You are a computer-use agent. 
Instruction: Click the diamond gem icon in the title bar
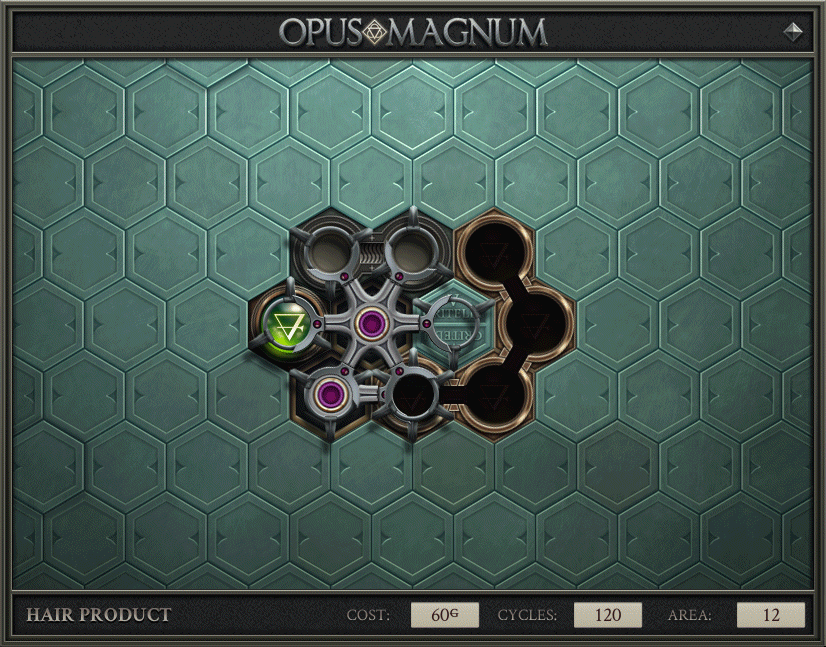click(x=793, y=31)
